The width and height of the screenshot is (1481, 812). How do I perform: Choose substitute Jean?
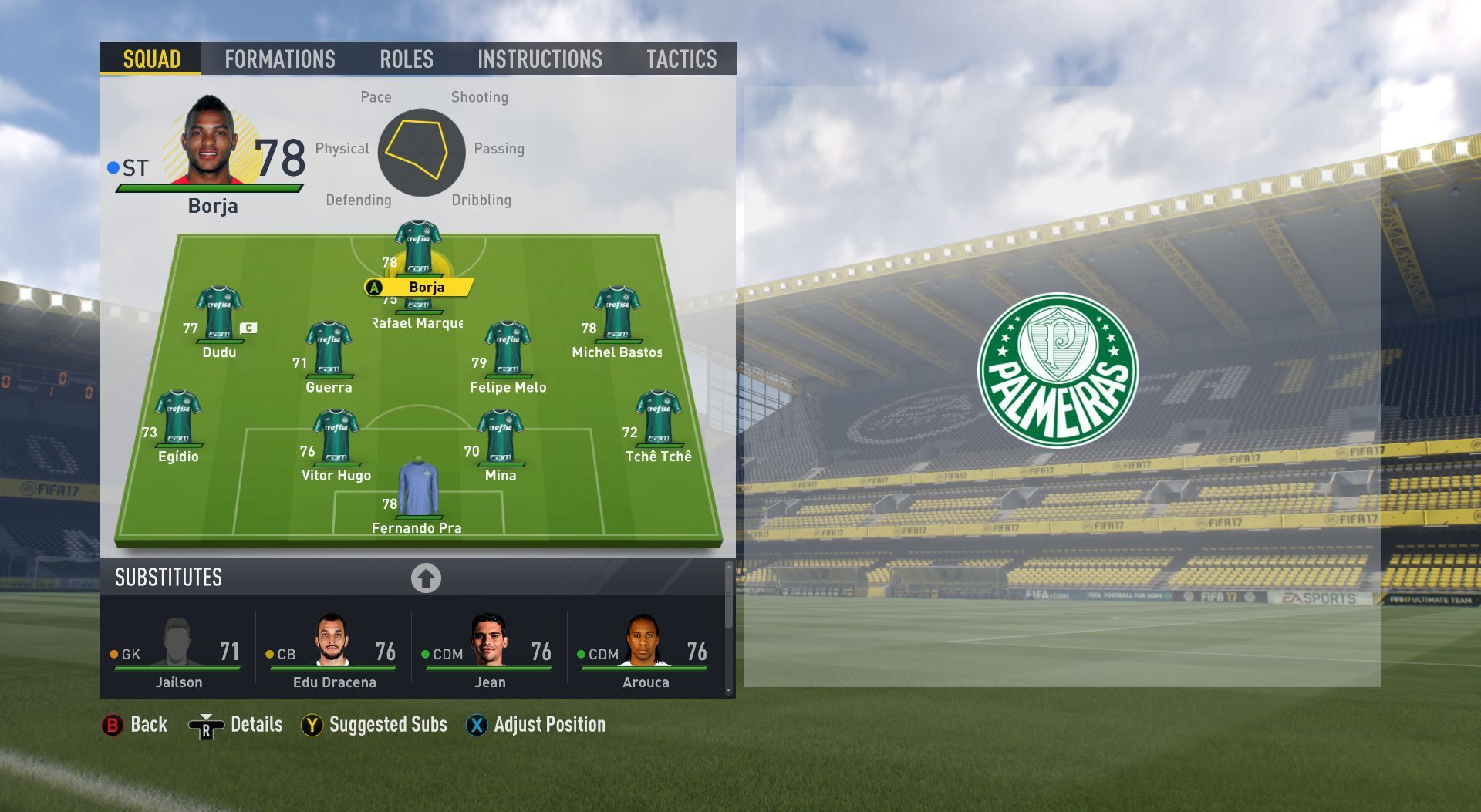(490, 652)
